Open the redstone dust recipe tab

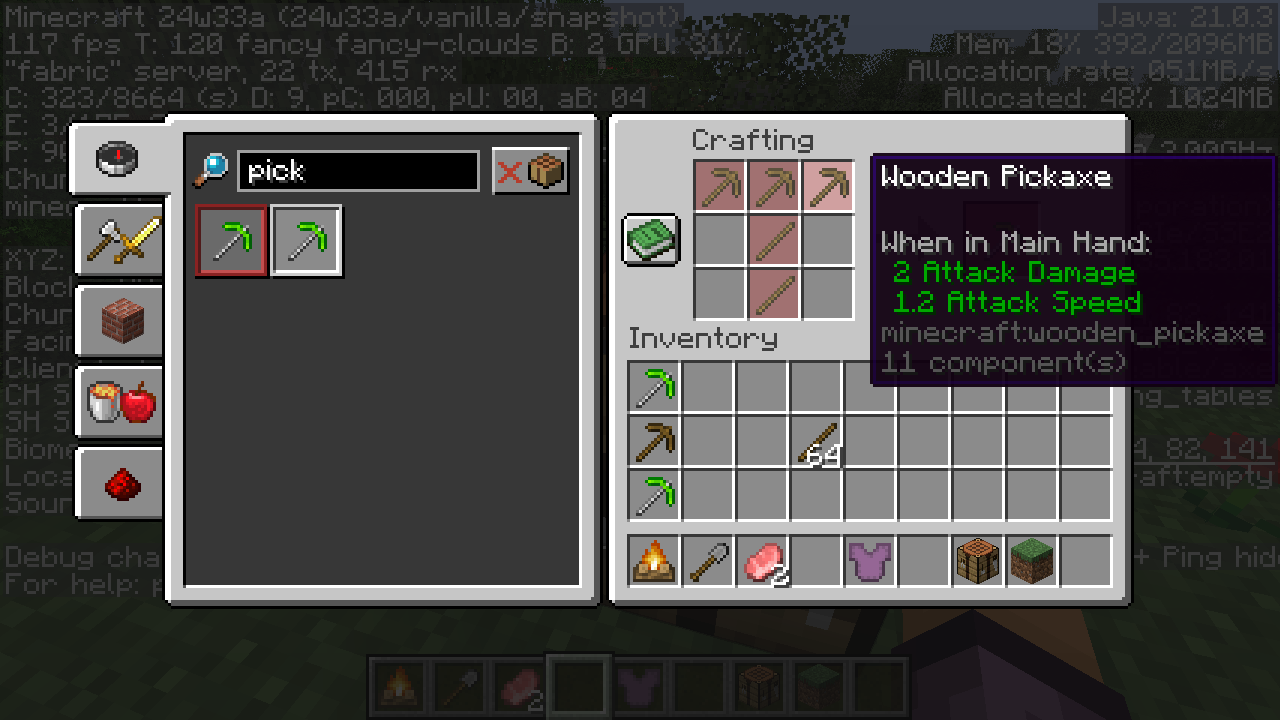coord(121,484)
